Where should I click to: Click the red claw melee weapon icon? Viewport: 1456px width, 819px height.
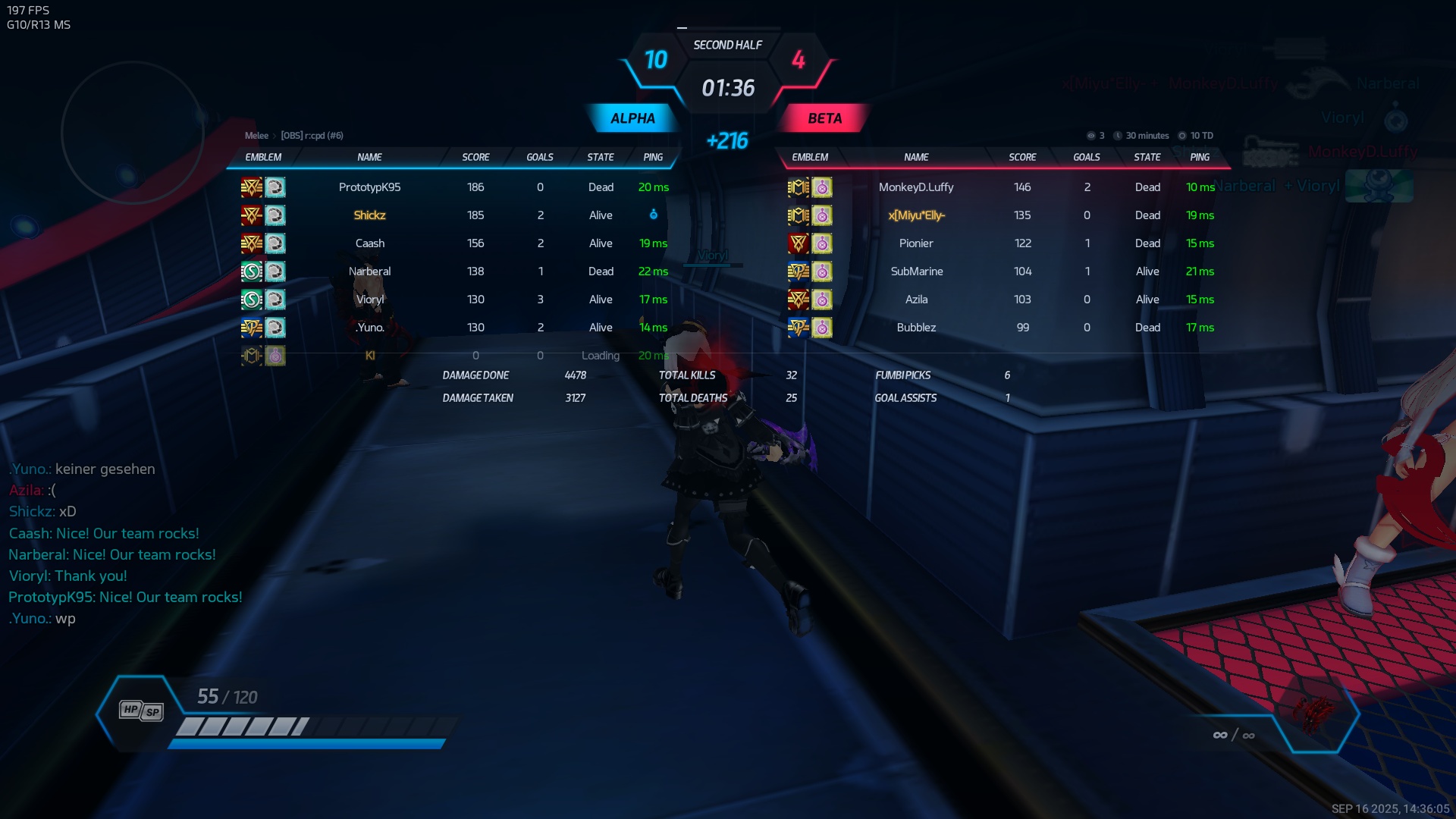pyautogui.click(x=1315, y=713)
